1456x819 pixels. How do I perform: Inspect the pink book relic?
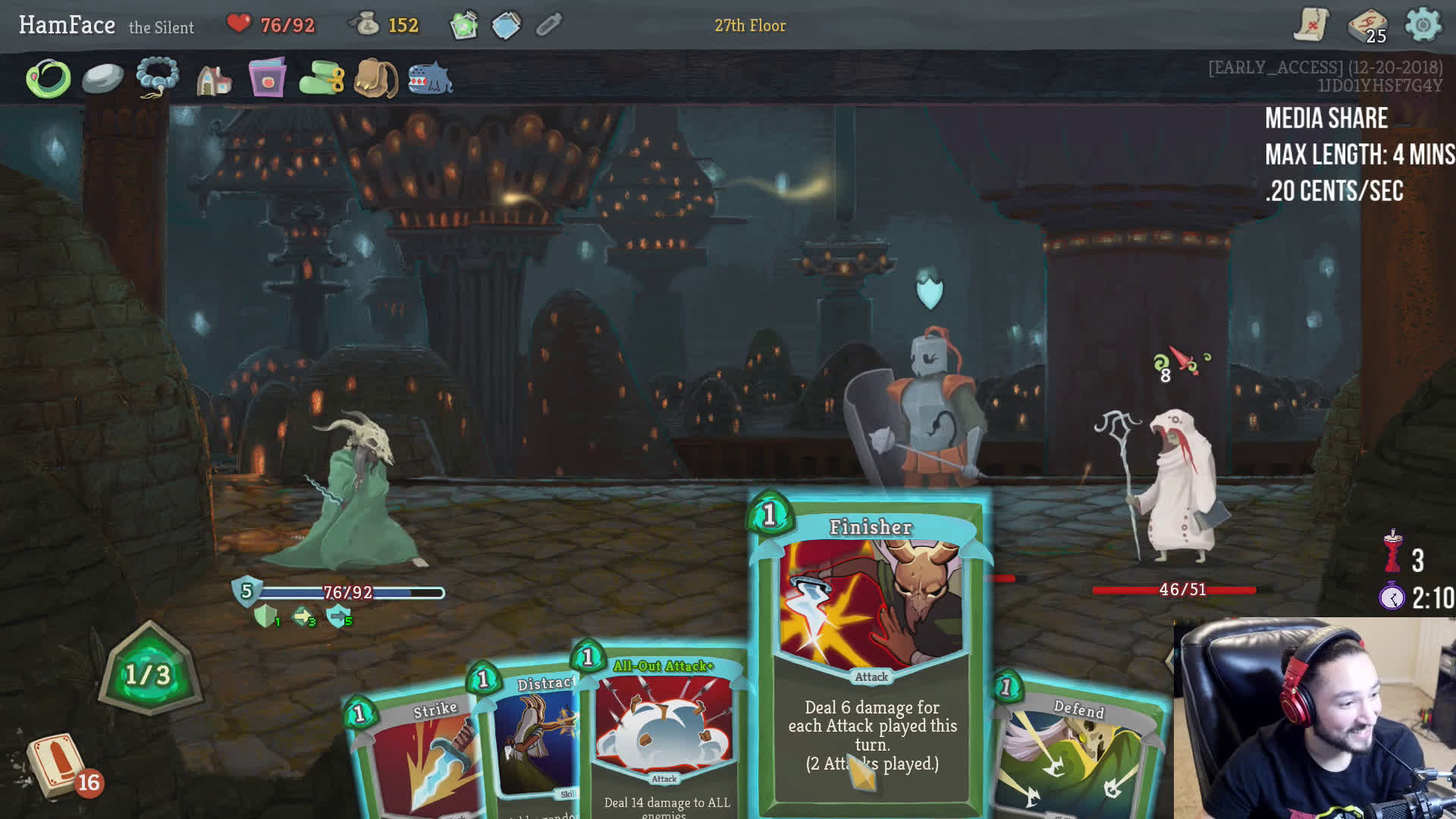267,78
